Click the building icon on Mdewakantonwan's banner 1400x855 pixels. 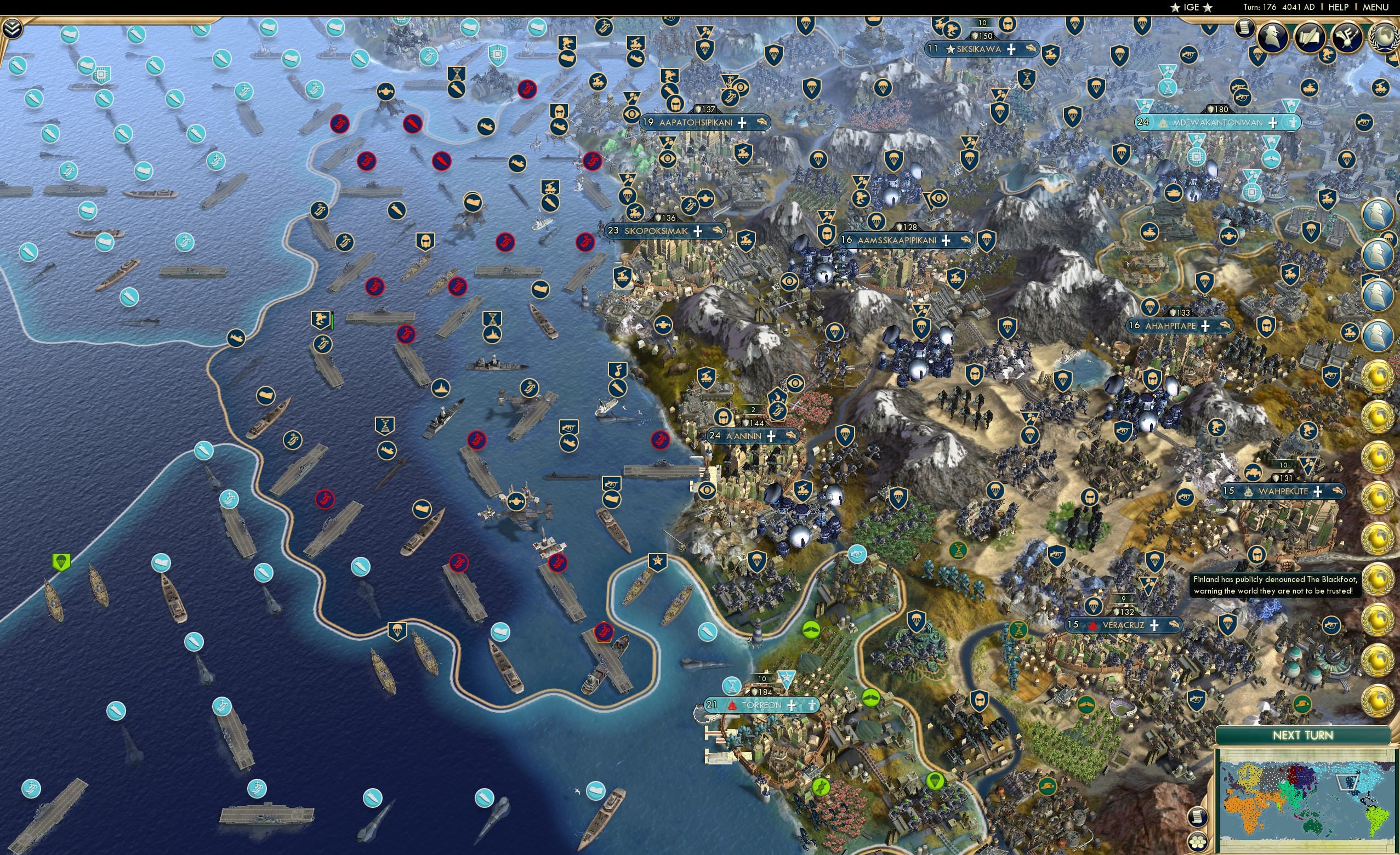1164,123
